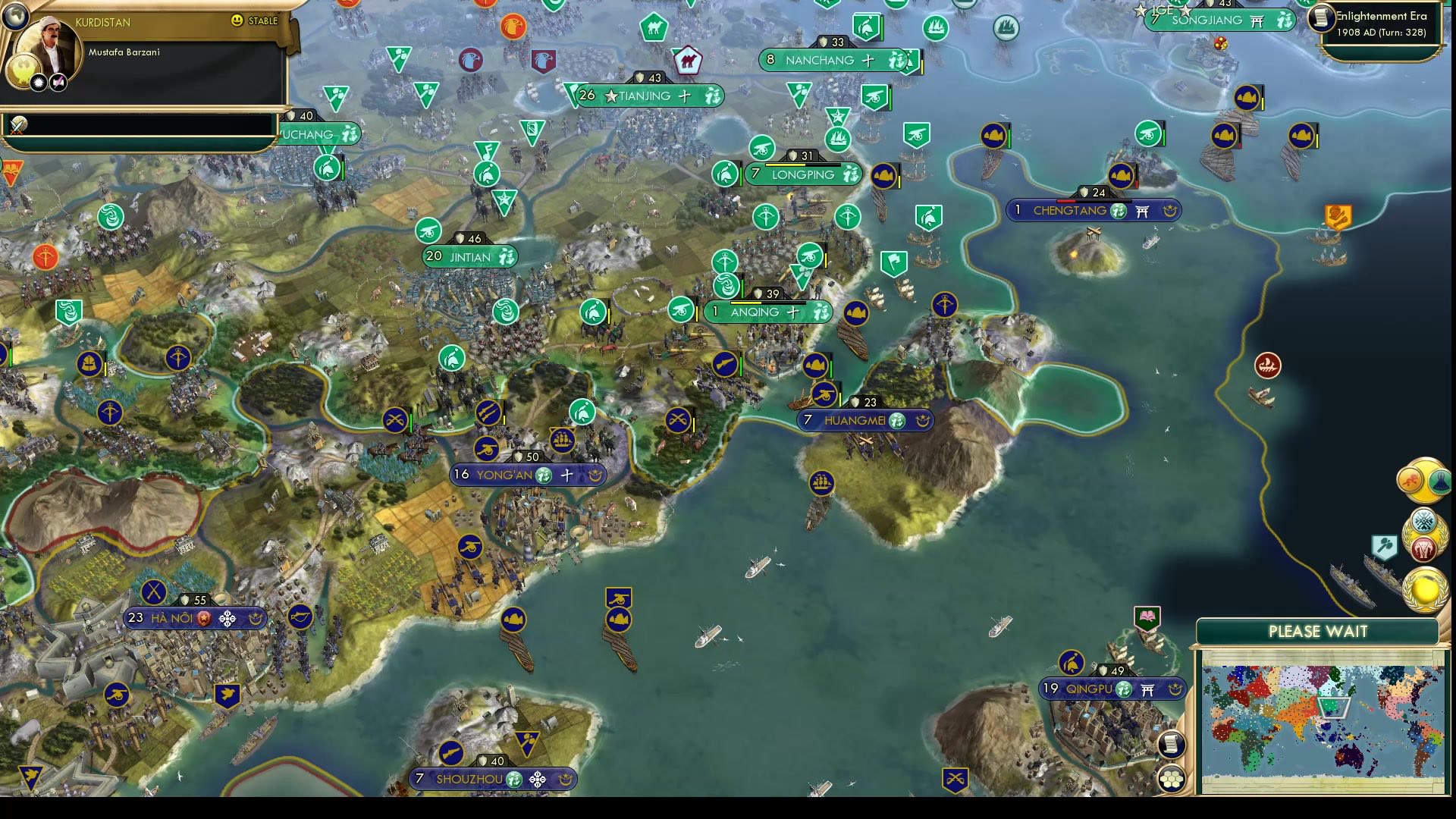Click the 1908 AD (Turn 328) display
The image size is (1456, 819).
pyautogui.click(x=1382, y=33)
